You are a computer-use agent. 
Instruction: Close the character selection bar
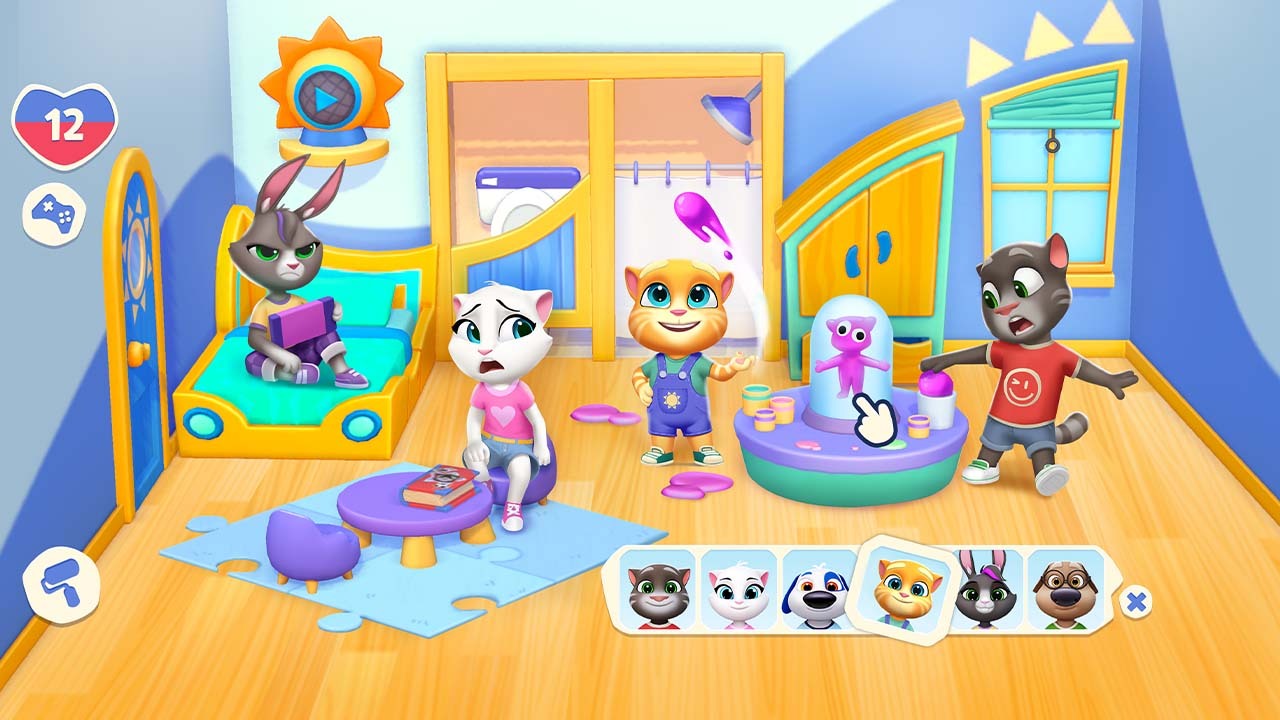pos(1135,601)
